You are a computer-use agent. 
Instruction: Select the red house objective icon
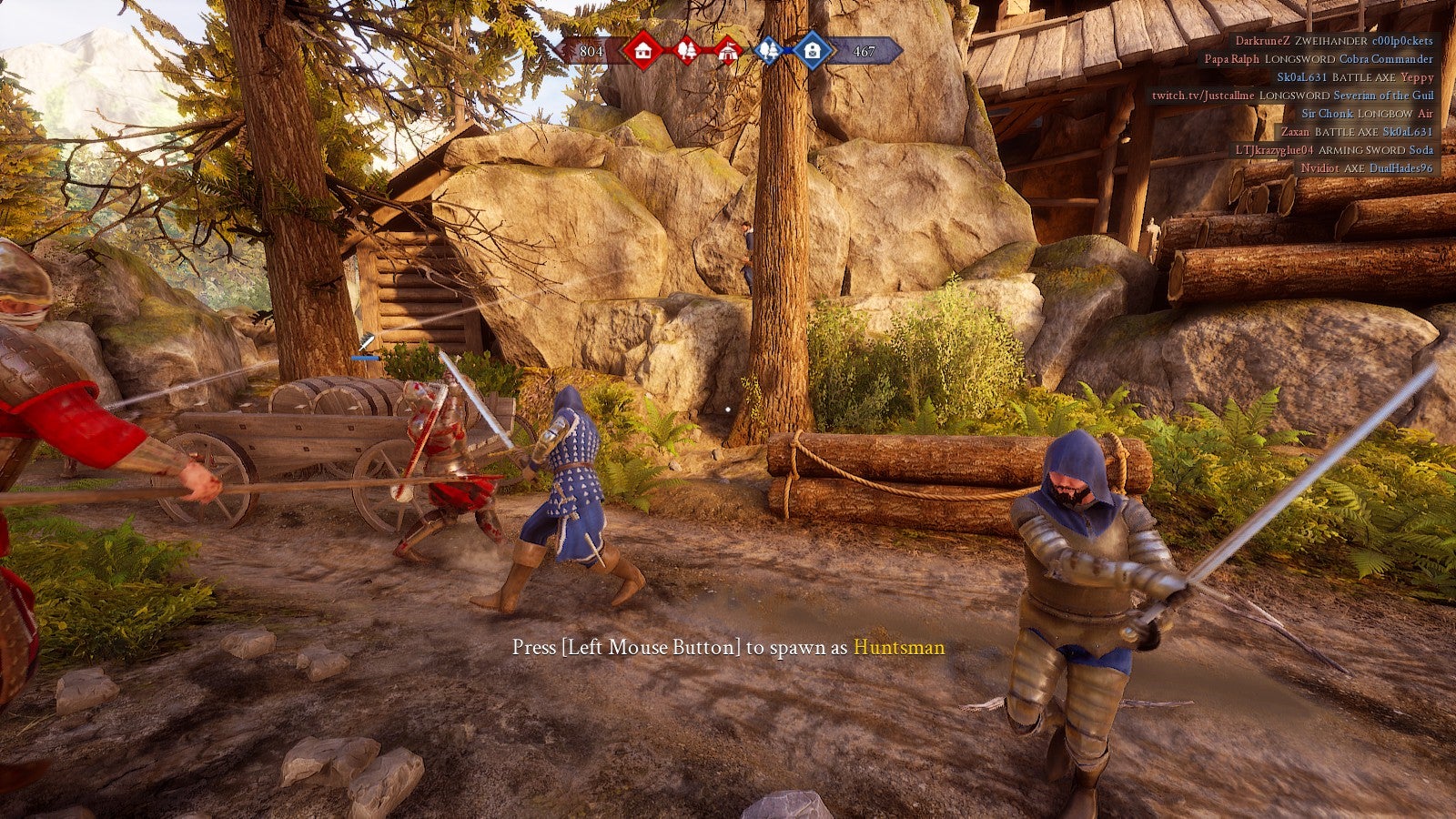(x=642, y=50)
